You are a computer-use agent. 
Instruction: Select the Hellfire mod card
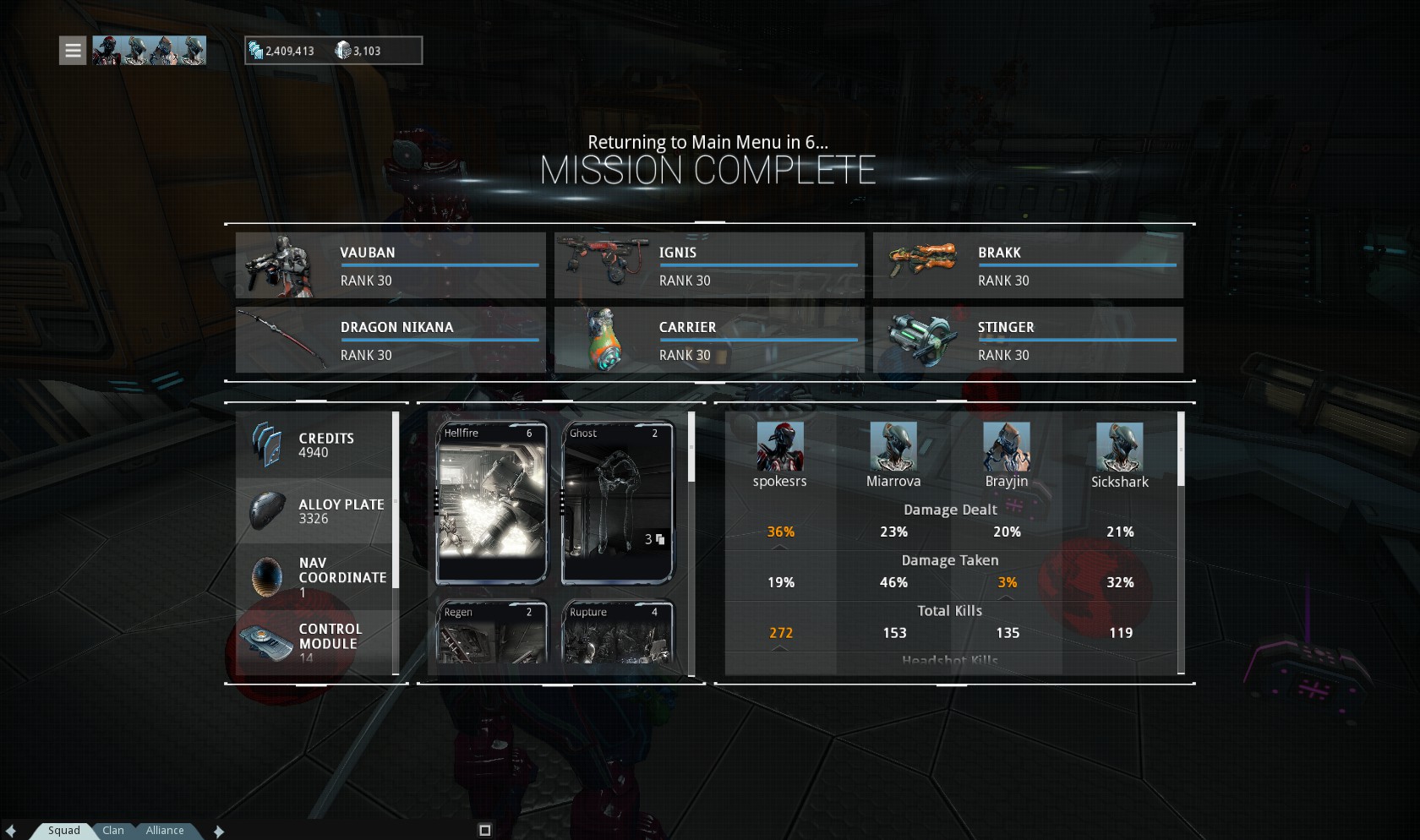[491, 503]
